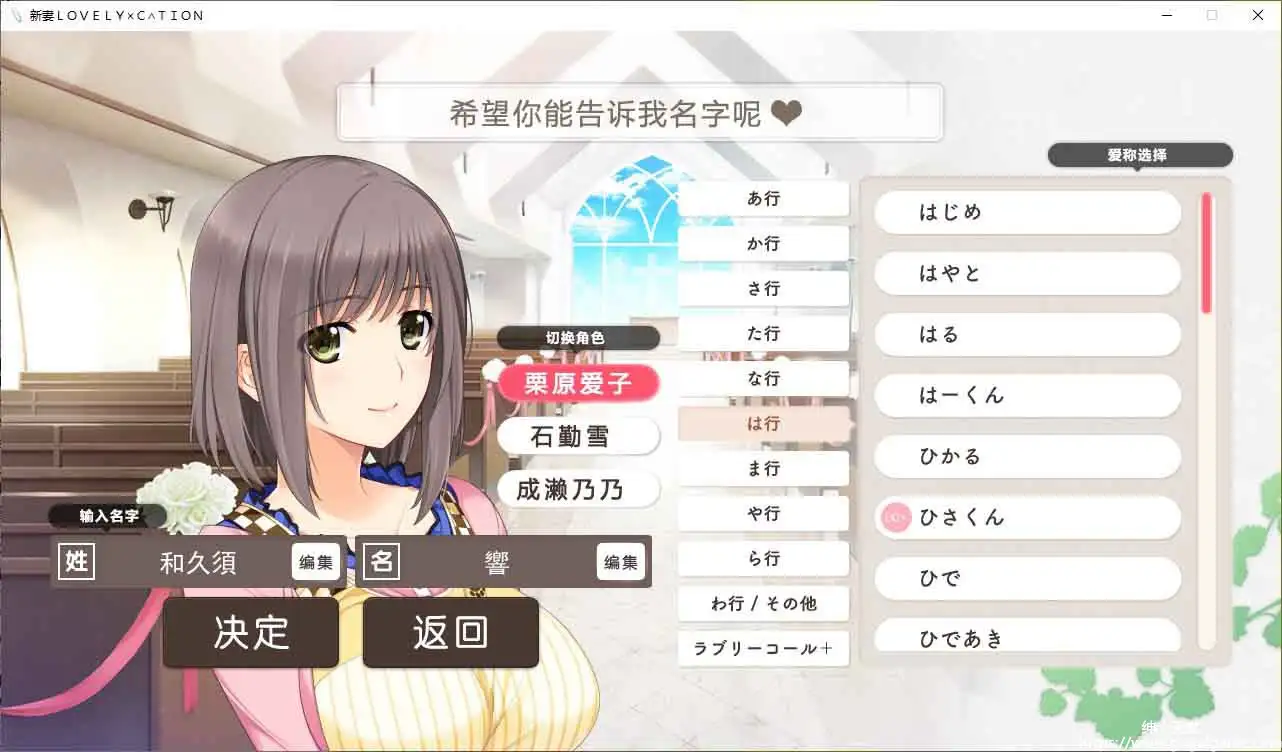1282x752 pixels.
Task: Click the 决定 confirm button
Action: (250, 632)
